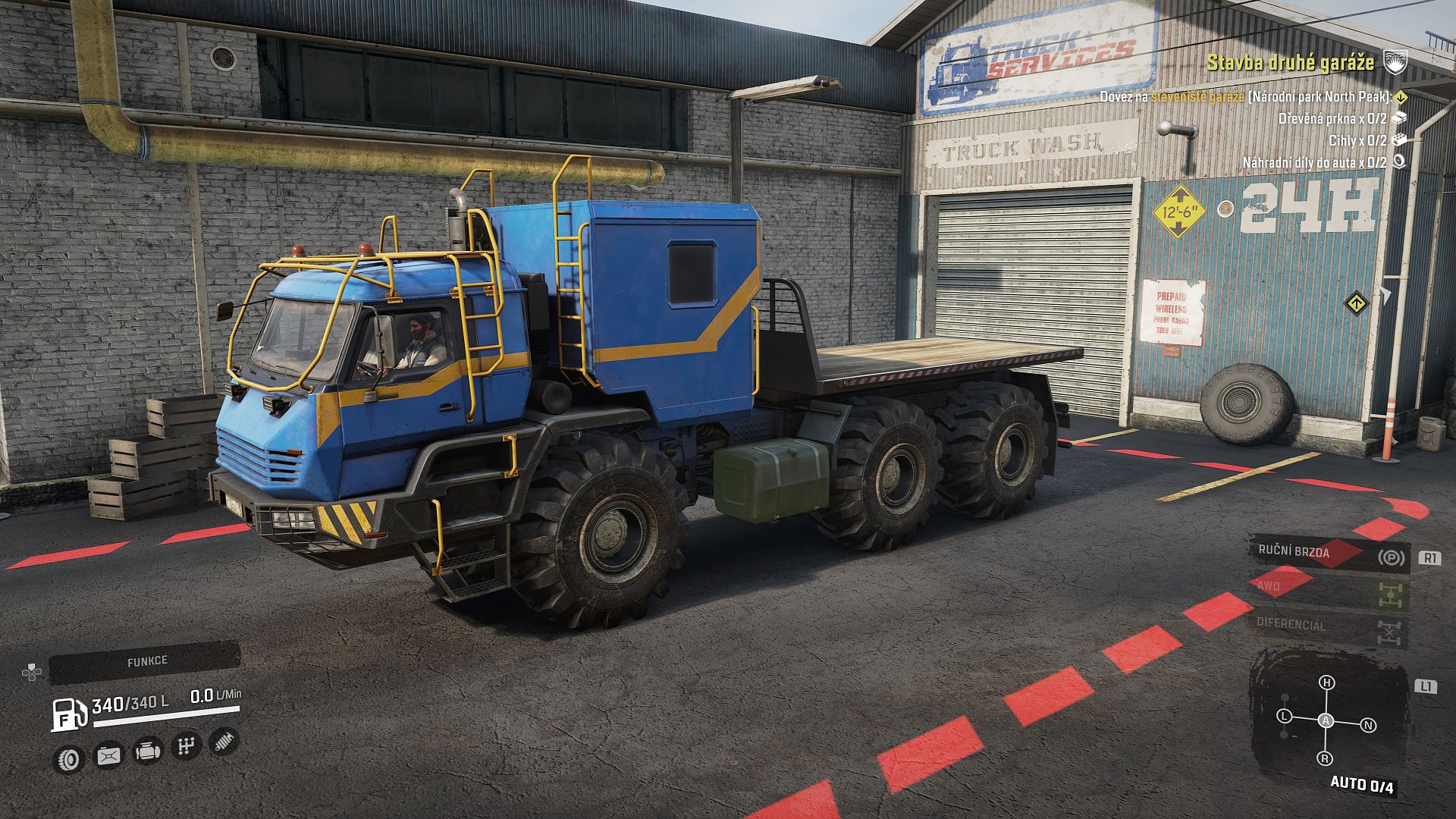Click the fuel pump gauge icon
The height and width of the screenshot is (819, 1456).
[68, 714]
